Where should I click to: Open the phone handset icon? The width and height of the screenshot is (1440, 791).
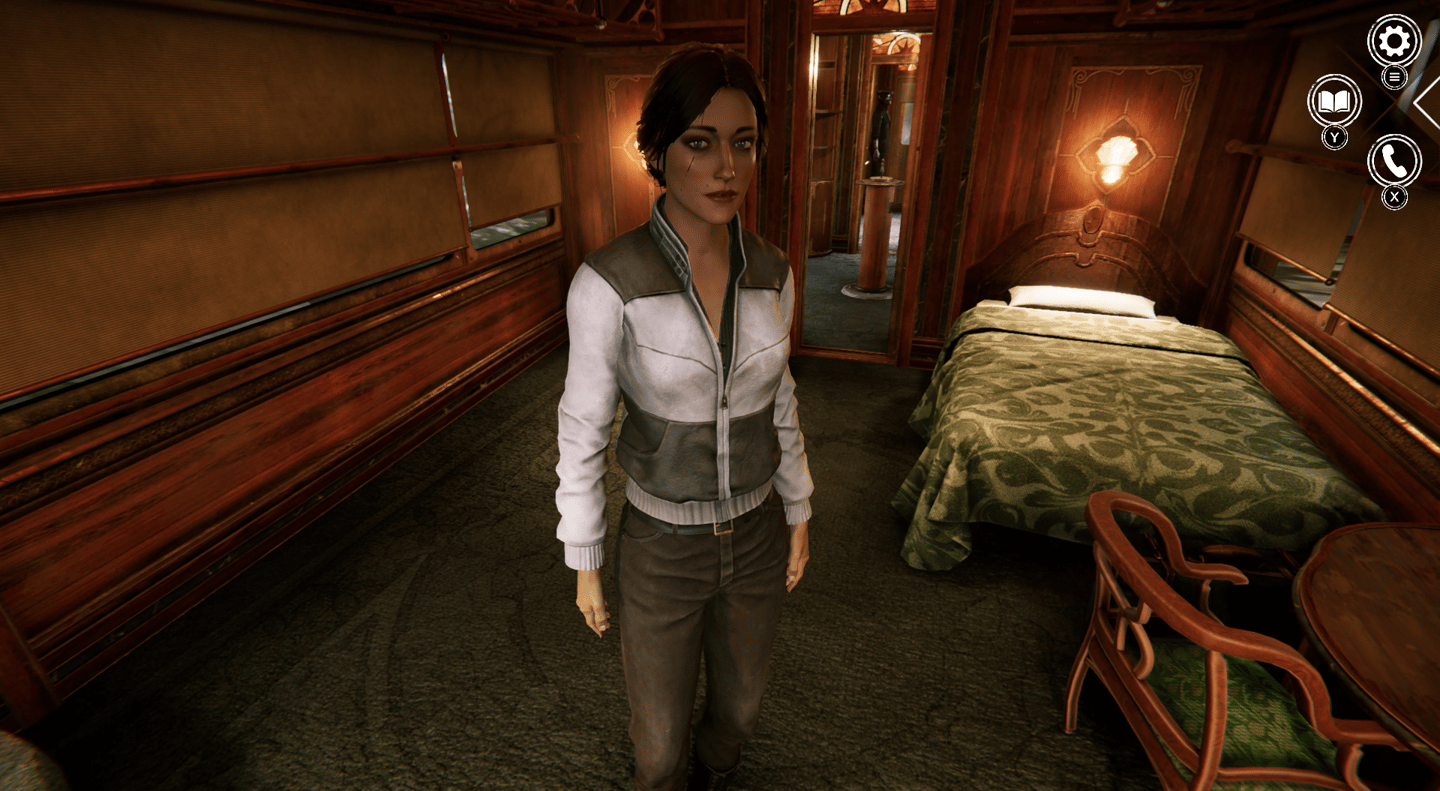(x=1394, y=160)
